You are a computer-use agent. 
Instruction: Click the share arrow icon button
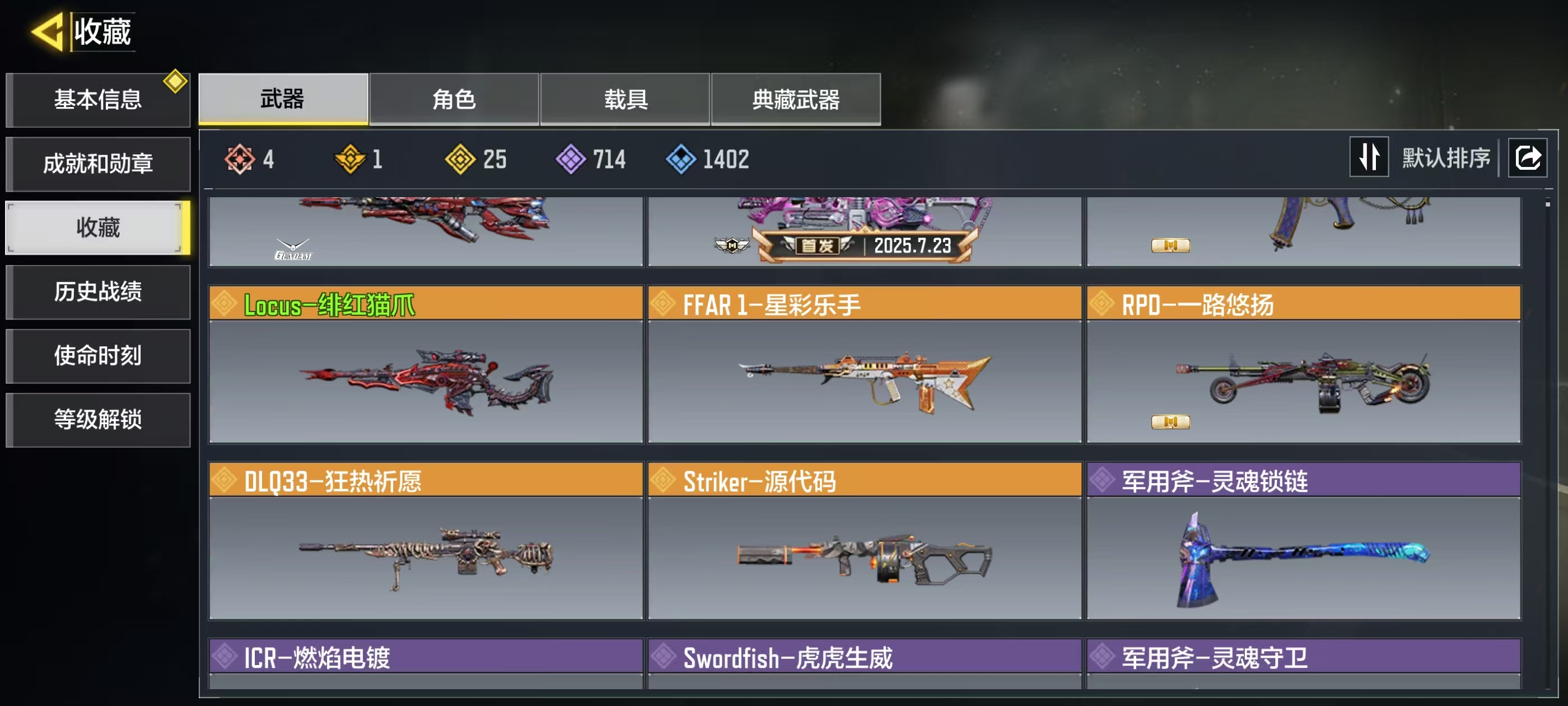(x=1527, y=158)
